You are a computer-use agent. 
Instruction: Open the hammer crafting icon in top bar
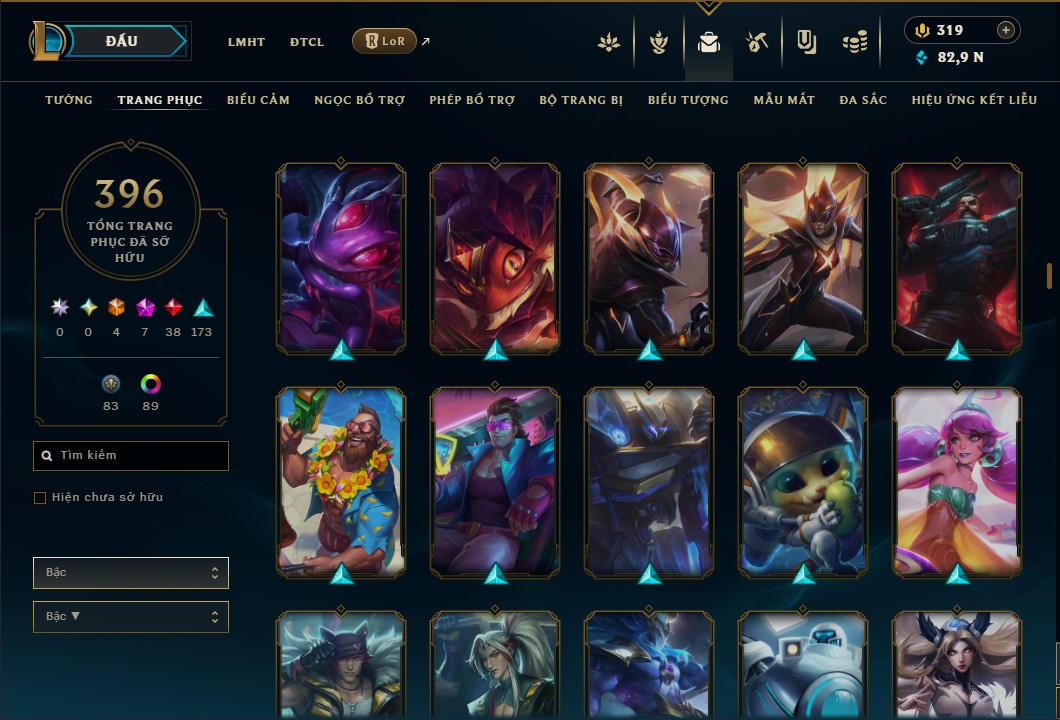757,42
